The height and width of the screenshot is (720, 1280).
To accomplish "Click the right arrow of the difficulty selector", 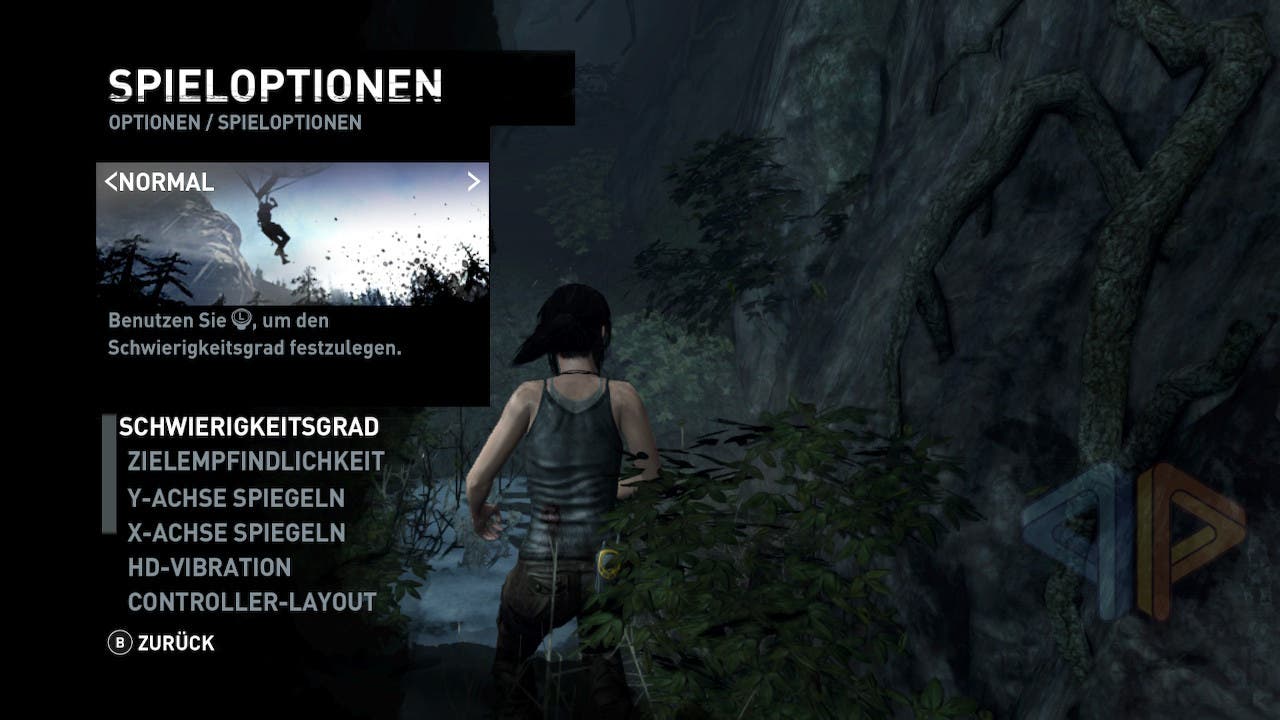I will coord(474,181).
